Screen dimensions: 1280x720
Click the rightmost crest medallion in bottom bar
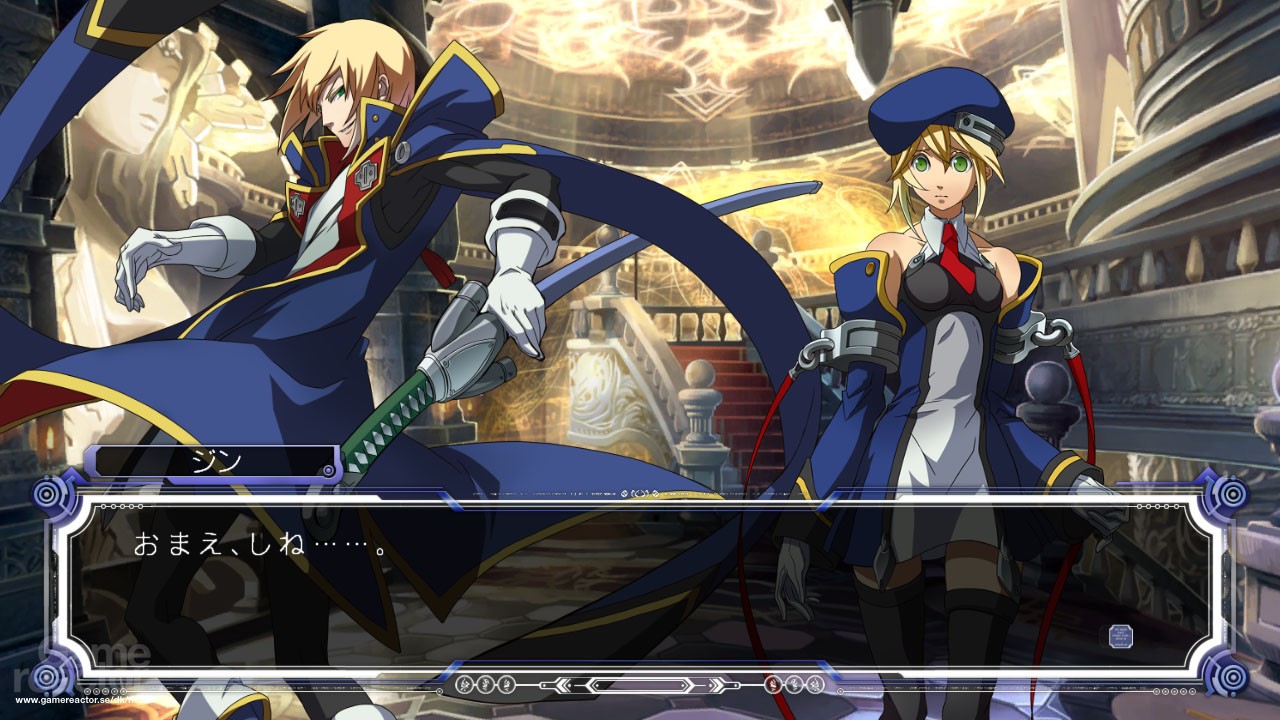[816, 684]
